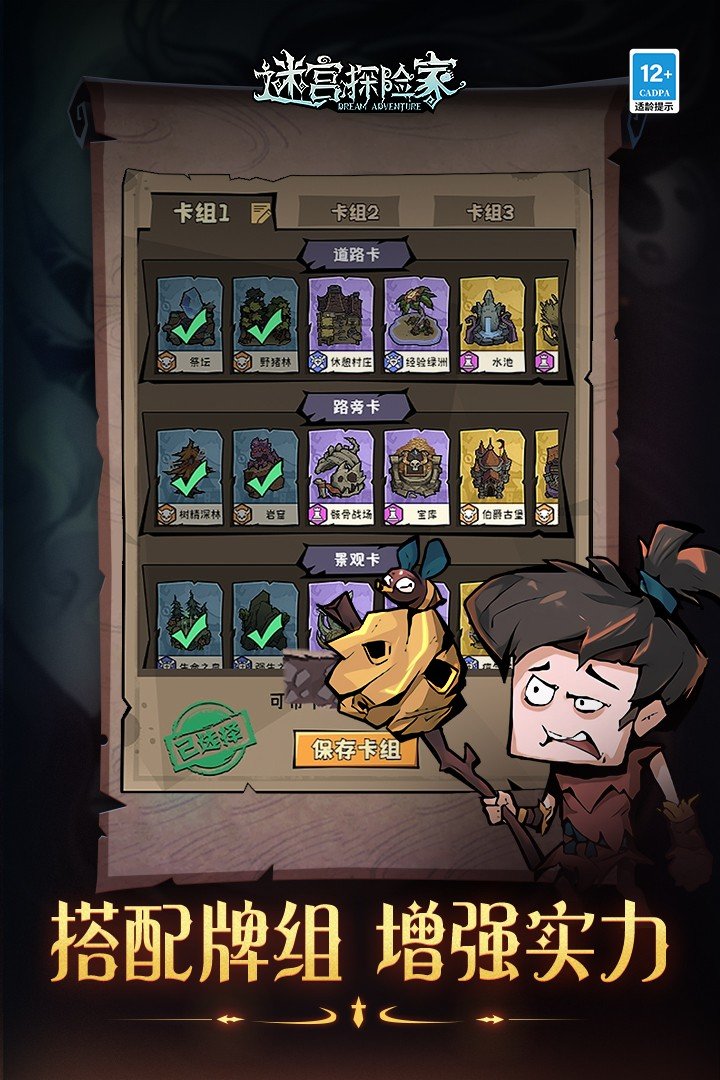Choose the 宝库 treasury card
Screen dimensions: 720x1080
click(416, 477)
